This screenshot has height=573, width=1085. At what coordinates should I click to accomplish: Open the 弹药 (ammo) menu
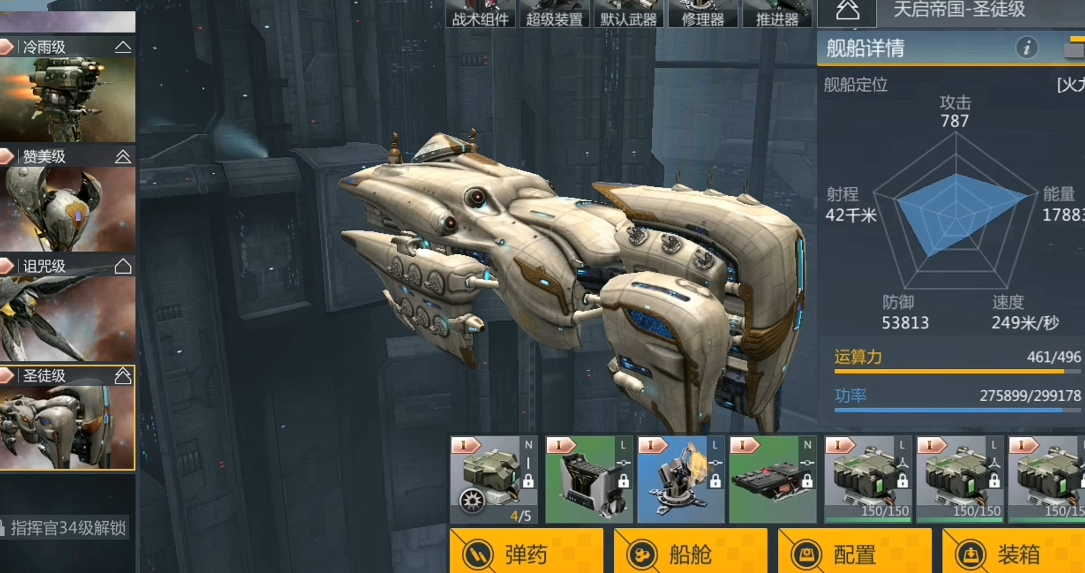click(526, 553)
